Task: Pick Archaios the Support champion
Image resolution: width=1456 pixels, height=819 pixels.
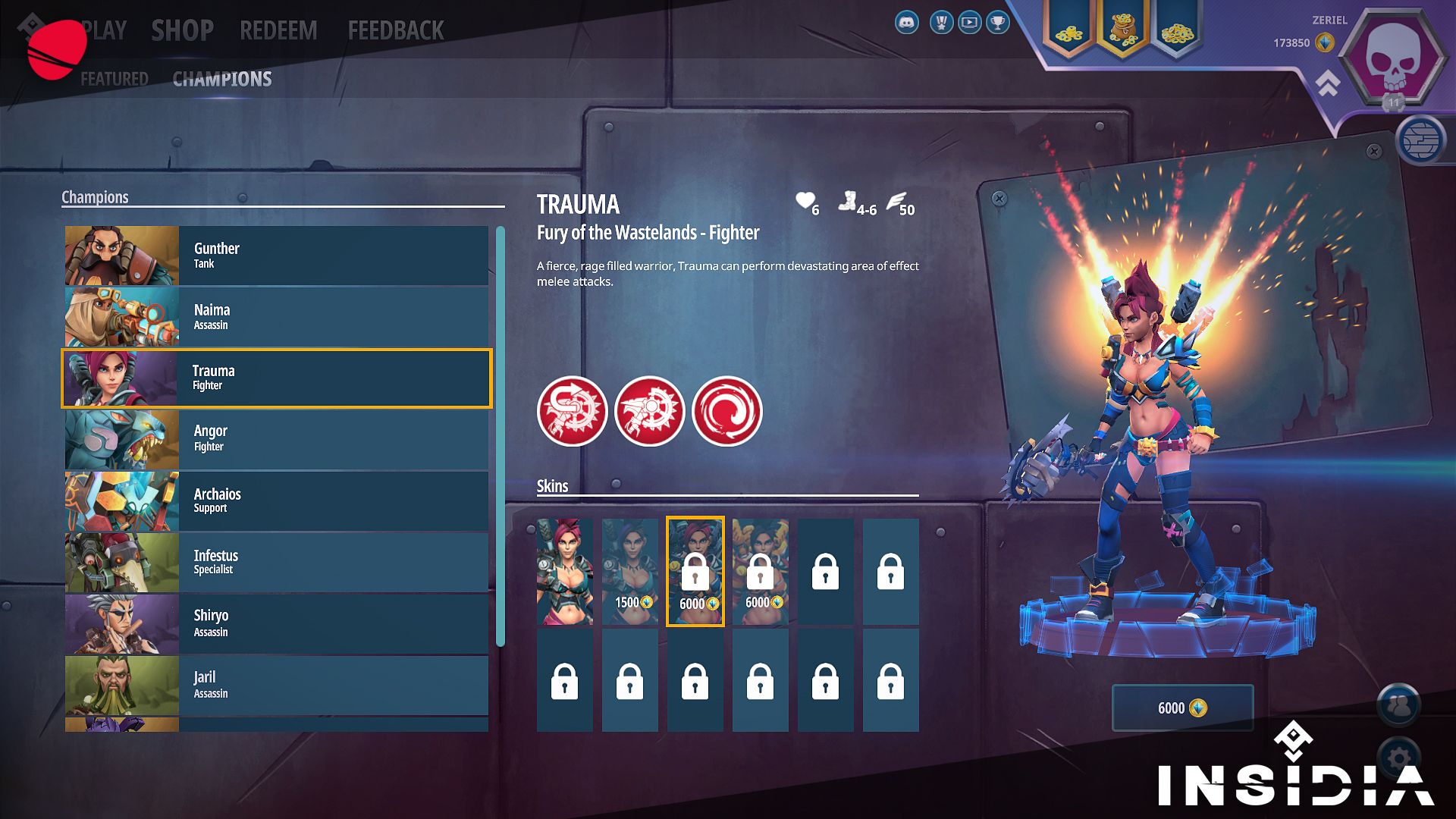Action: point(277,501)
